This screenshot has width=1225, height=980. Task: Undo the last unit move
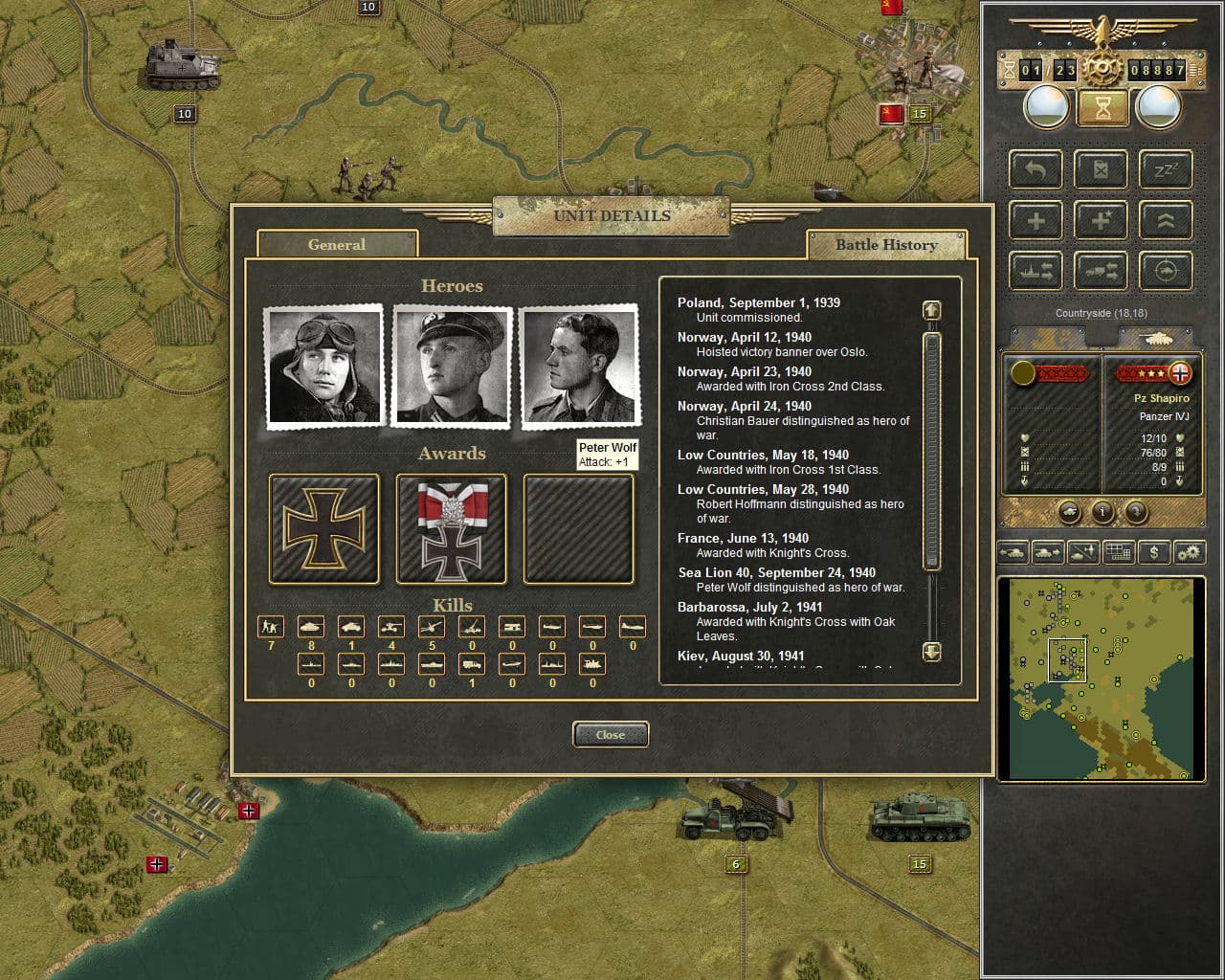[1035, 169]
